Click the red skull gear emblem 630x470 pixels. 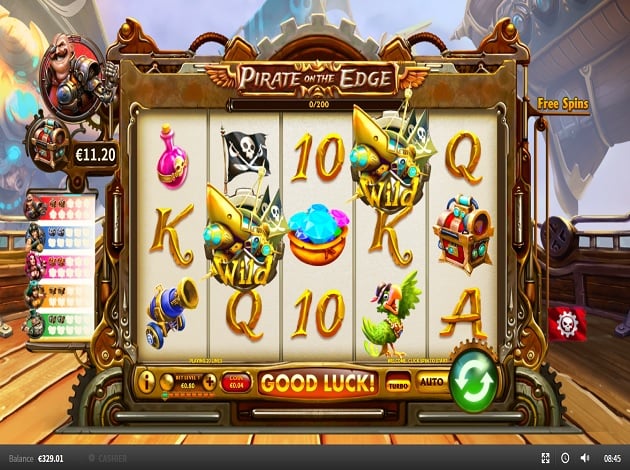tap(567, 323)
